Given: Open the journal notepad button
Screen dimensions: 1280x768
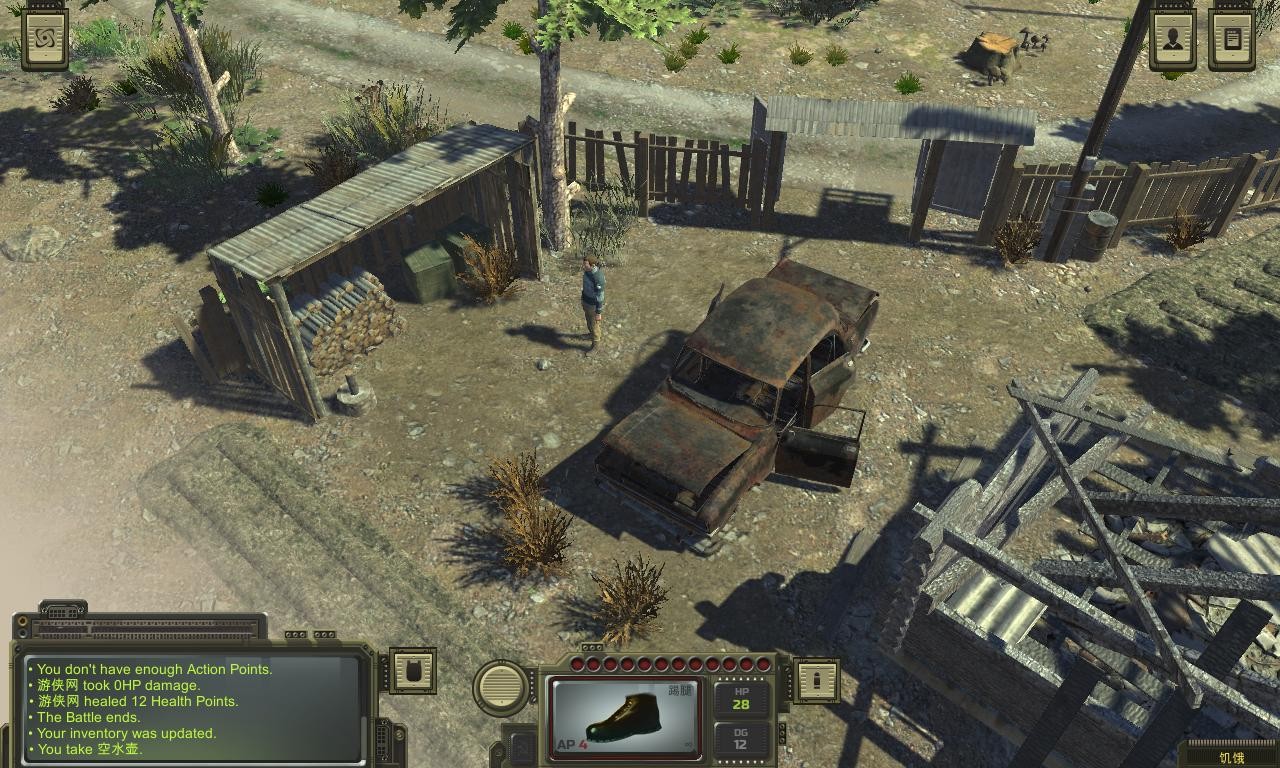Looking at the screenshot, I should click(1232, 38).
